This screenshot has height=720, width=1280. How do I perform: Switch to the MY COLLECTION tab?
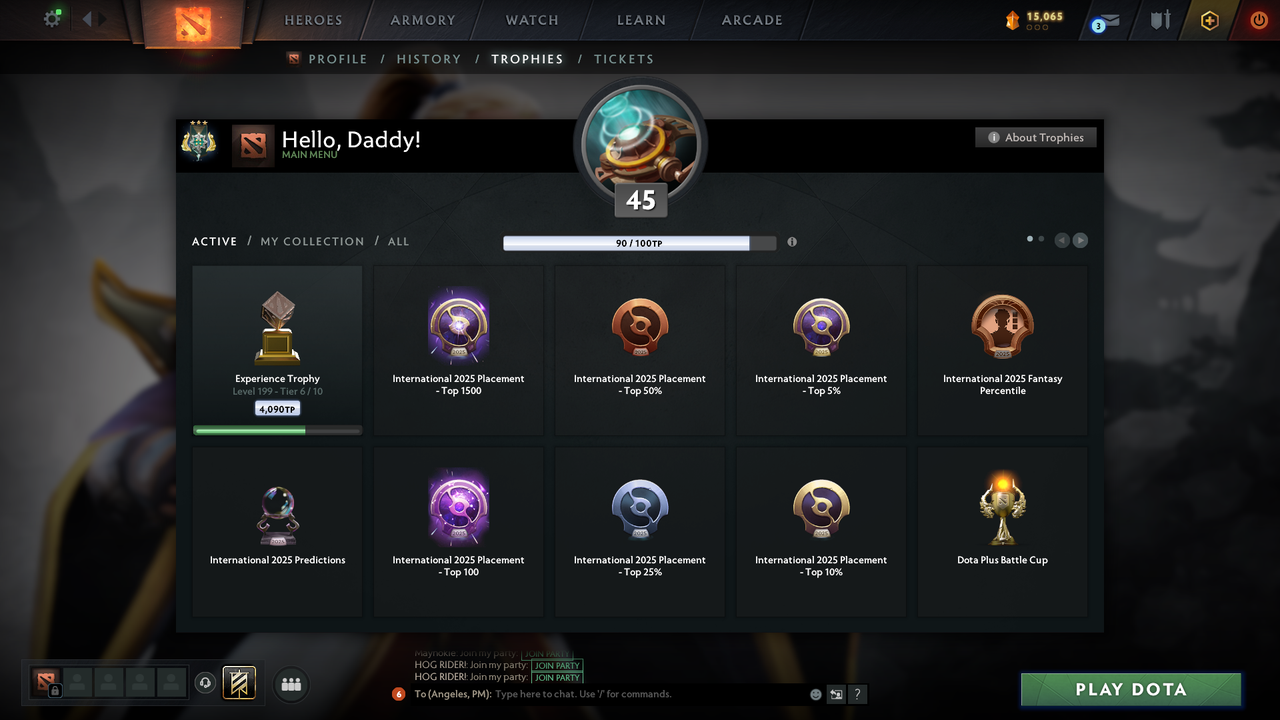click(311, 241)
